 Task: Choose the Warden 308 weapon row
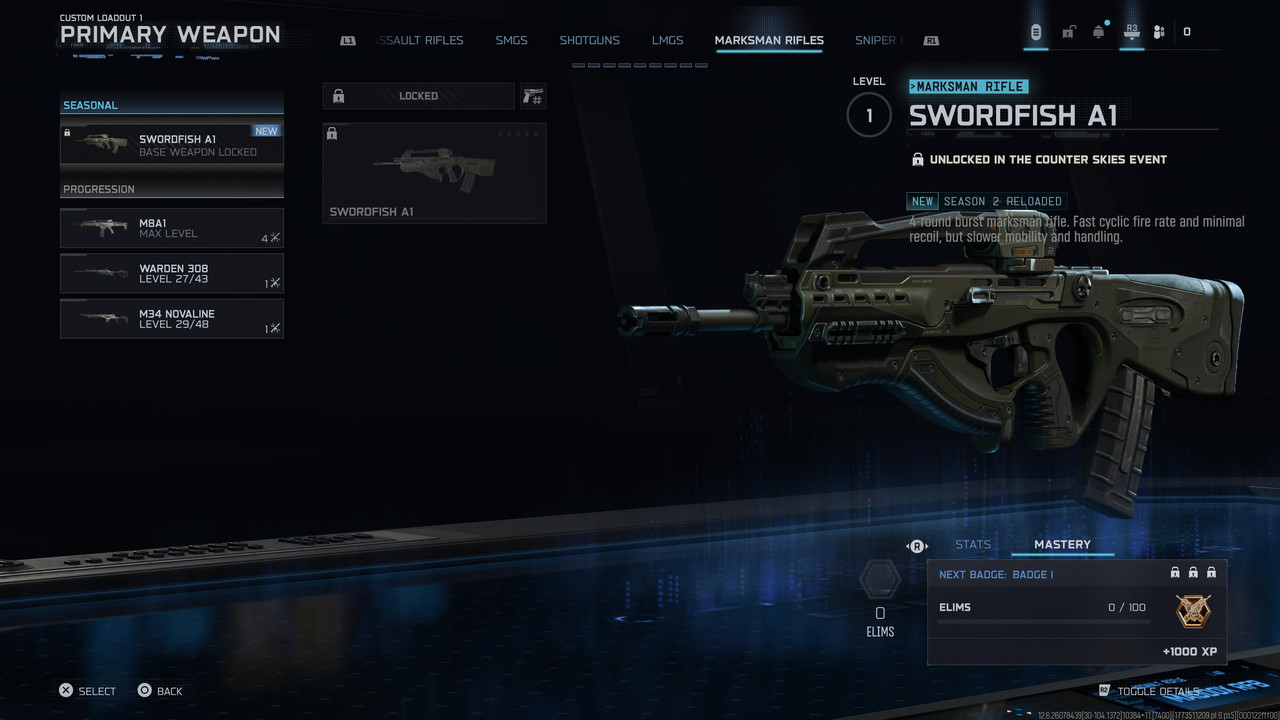pyautogui.click(x=172, y=273)
